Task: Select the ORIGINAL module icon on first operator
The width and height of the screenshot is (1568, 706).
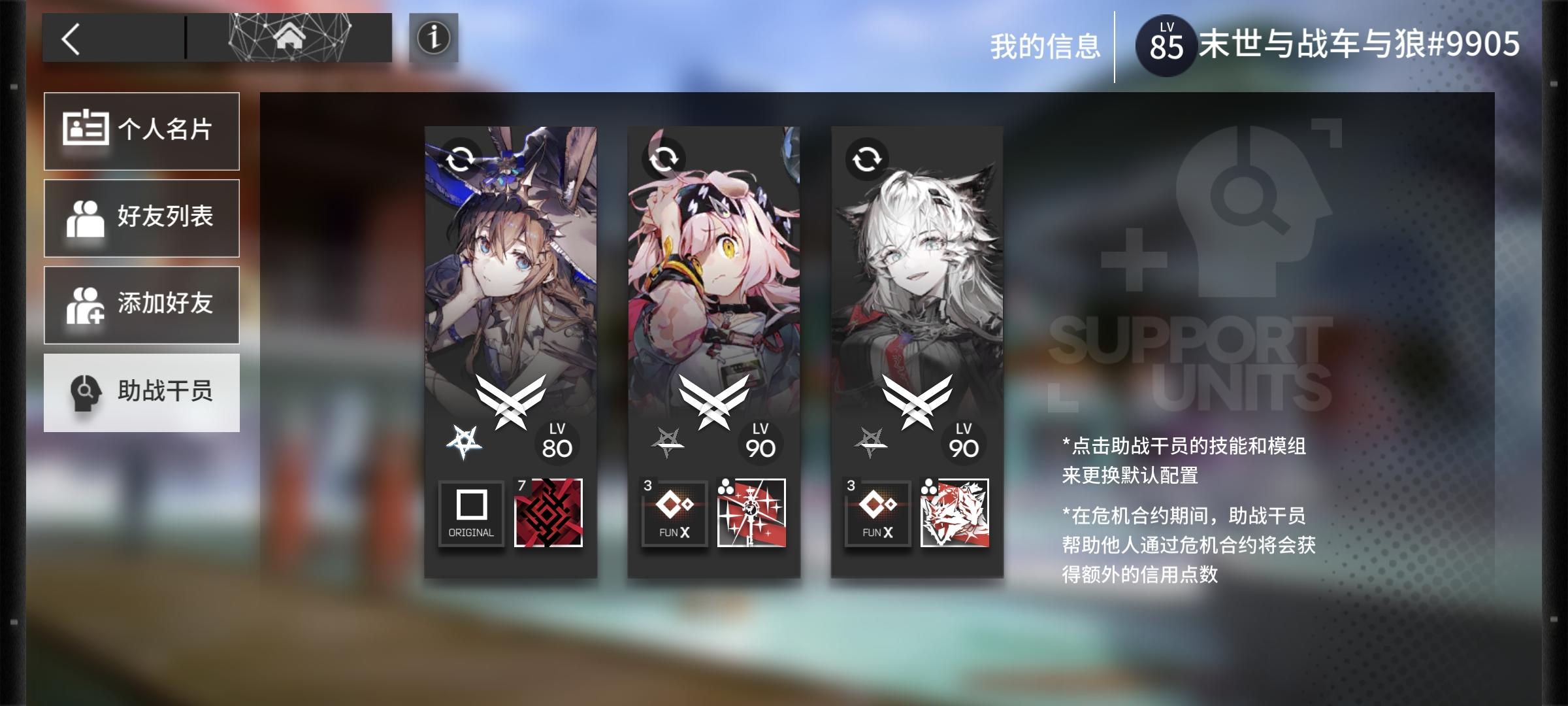Action: coord(470,513)
